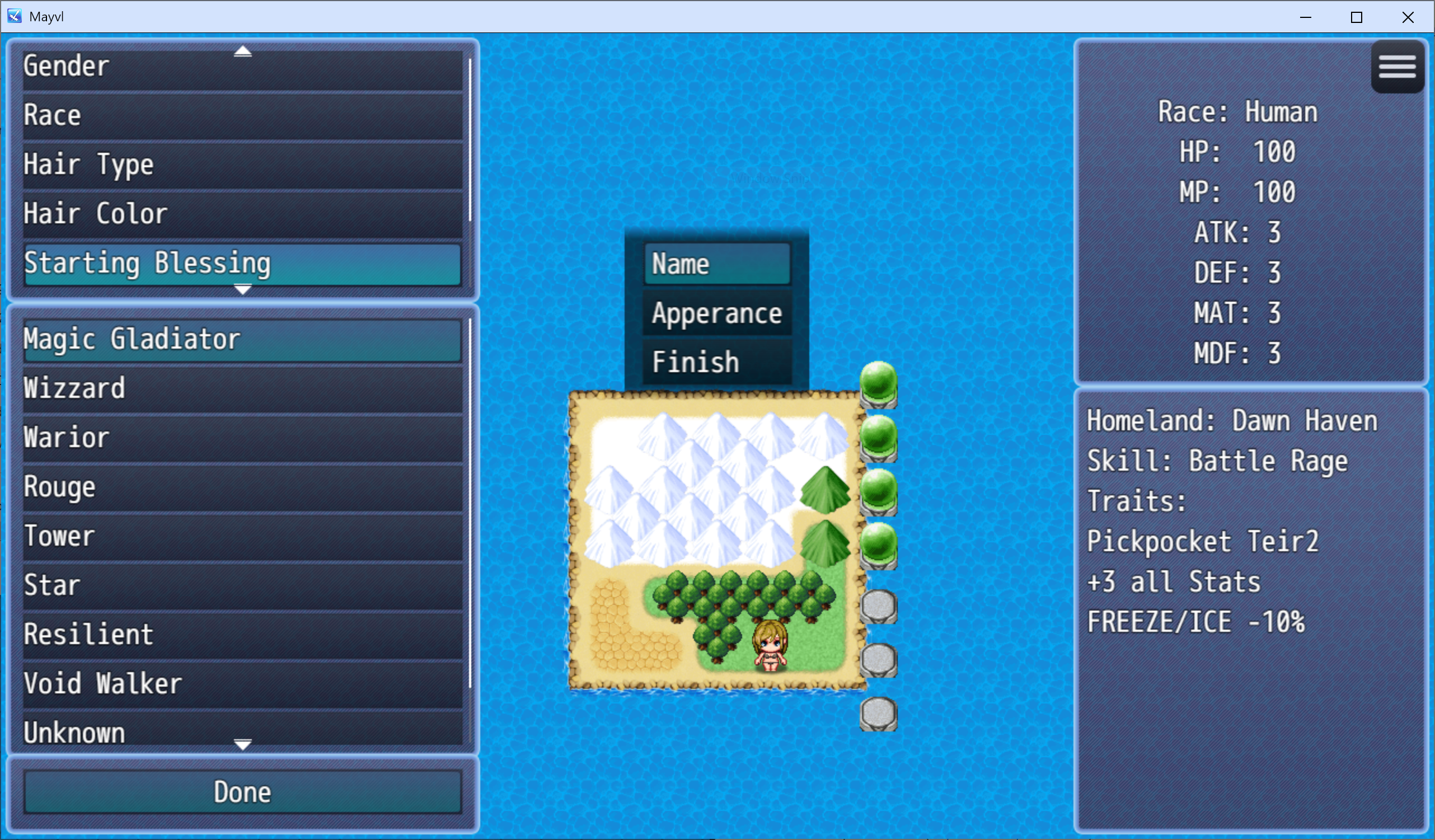1435x840 pixels.
Task: Select the Void Walker blessing
Action: (242, 683)
